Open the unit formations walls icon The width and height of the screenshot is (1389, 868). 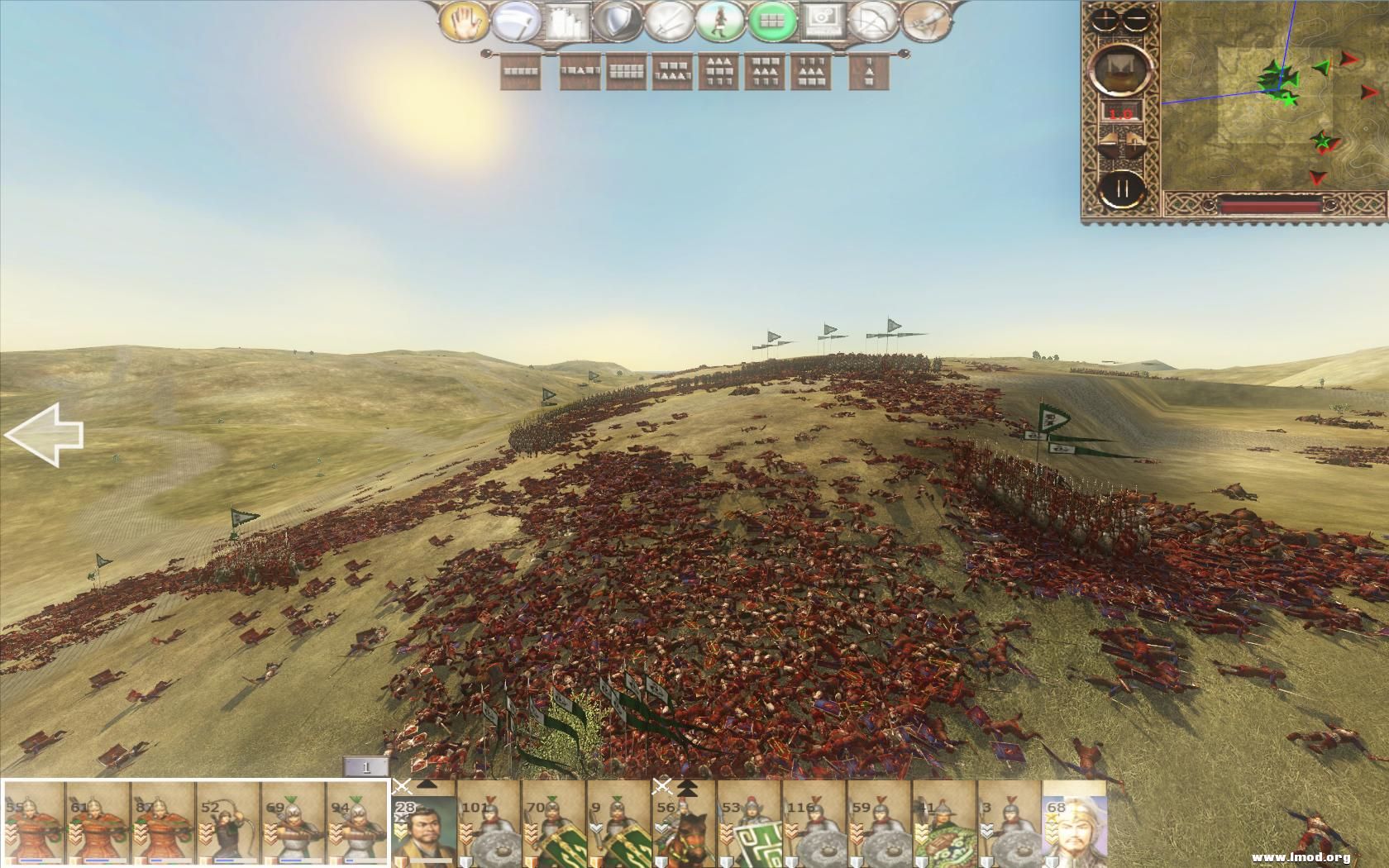565,21
